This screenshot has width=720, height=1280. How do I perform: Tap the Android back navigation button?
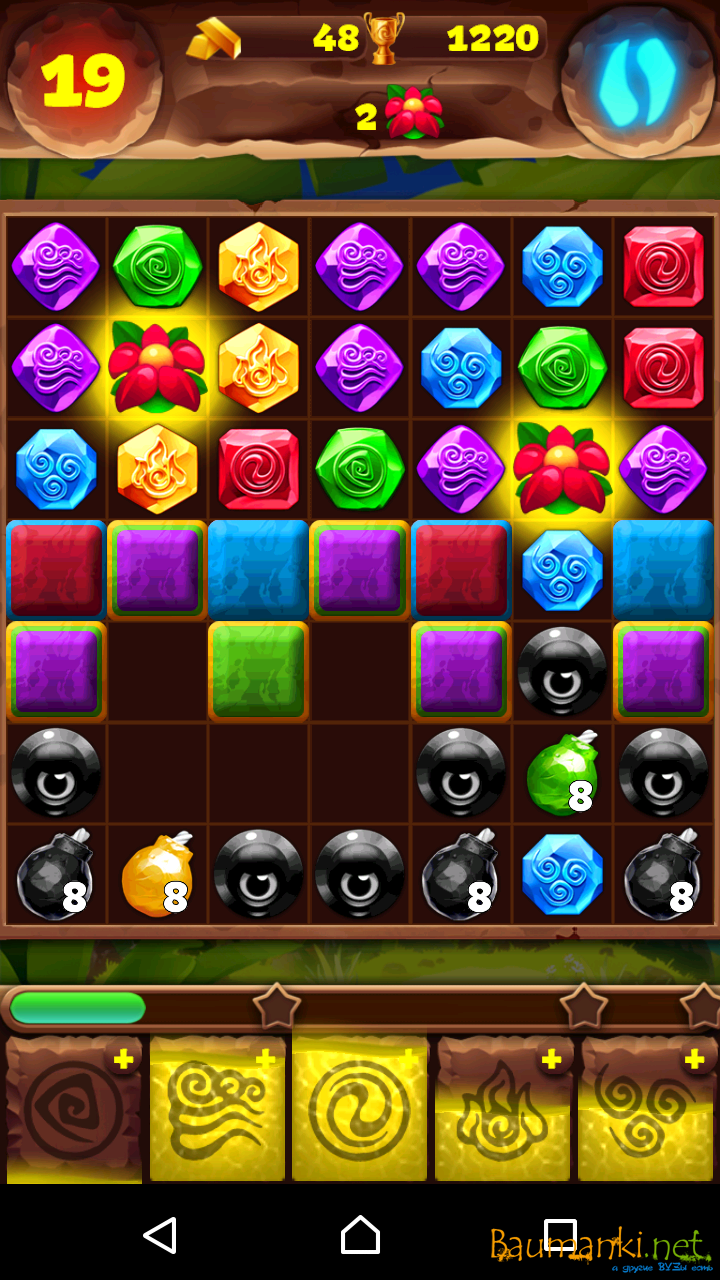tap(160, 1236)
